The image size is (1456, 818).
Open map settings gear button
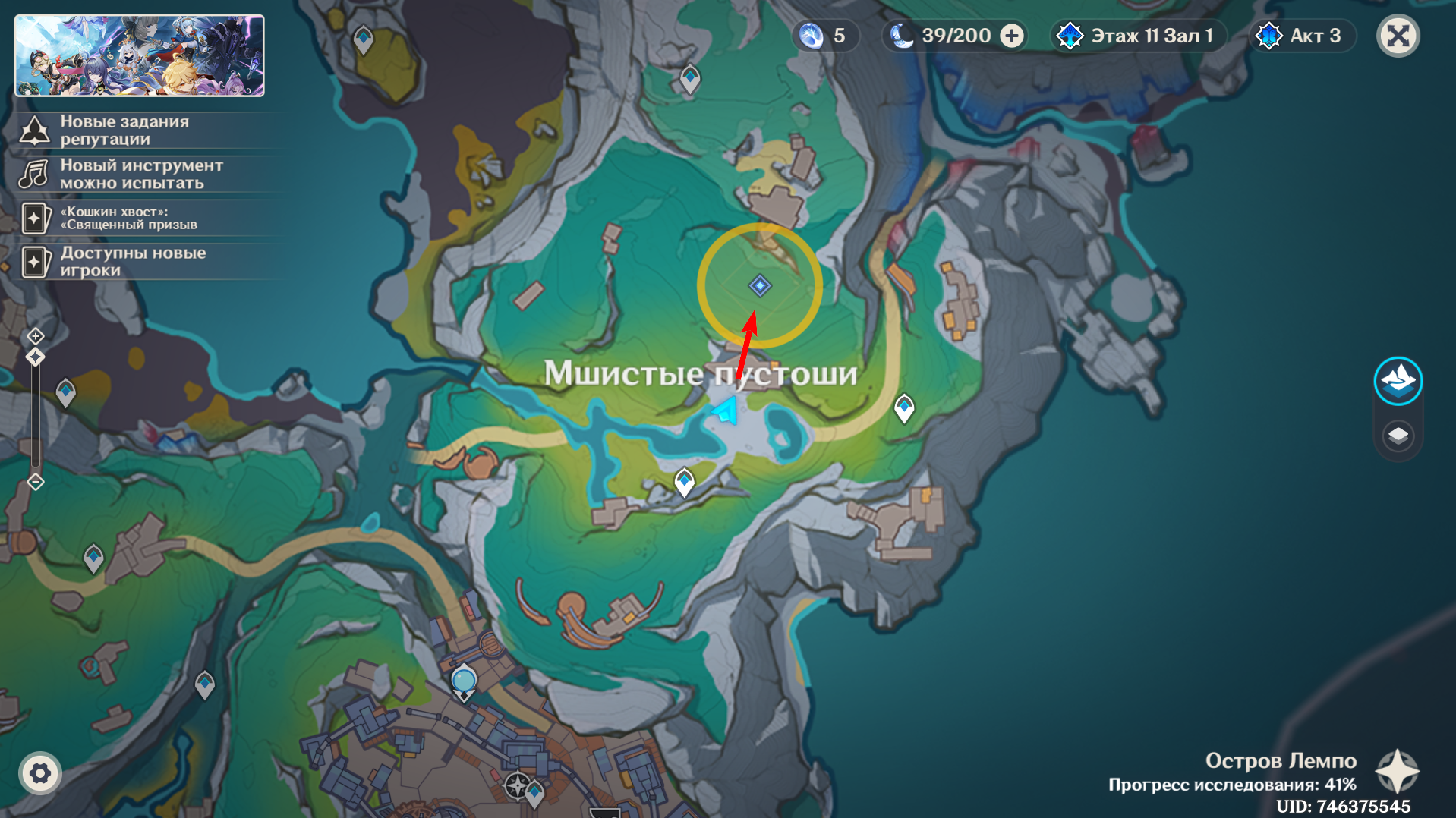coord(39,773)
